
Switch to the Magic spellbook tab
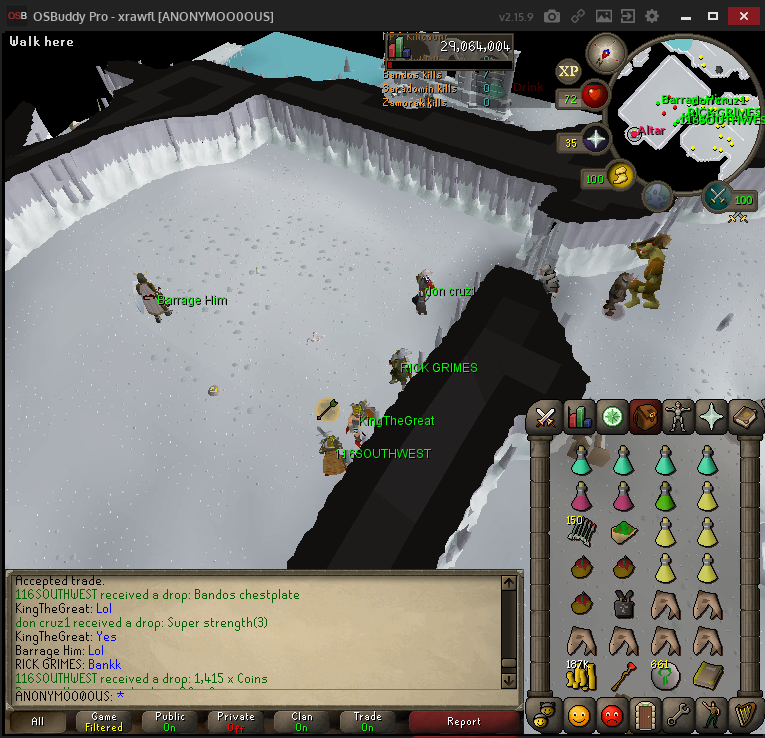[744, 417]
